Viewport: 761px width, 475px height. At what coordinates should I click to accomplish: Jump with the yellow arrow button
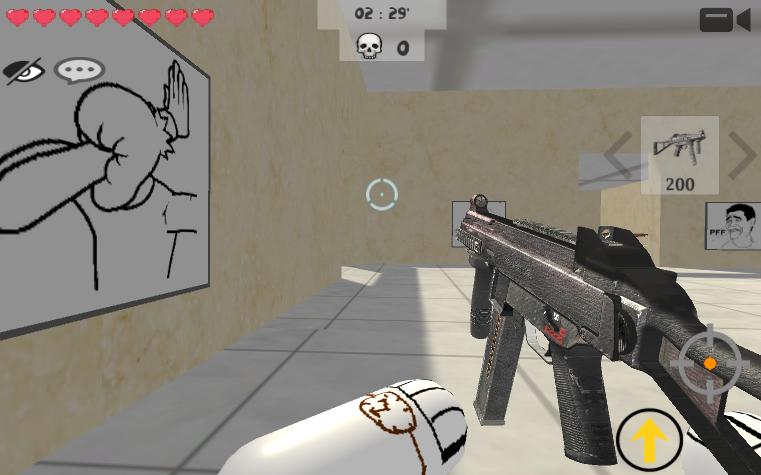pos(649,439)
